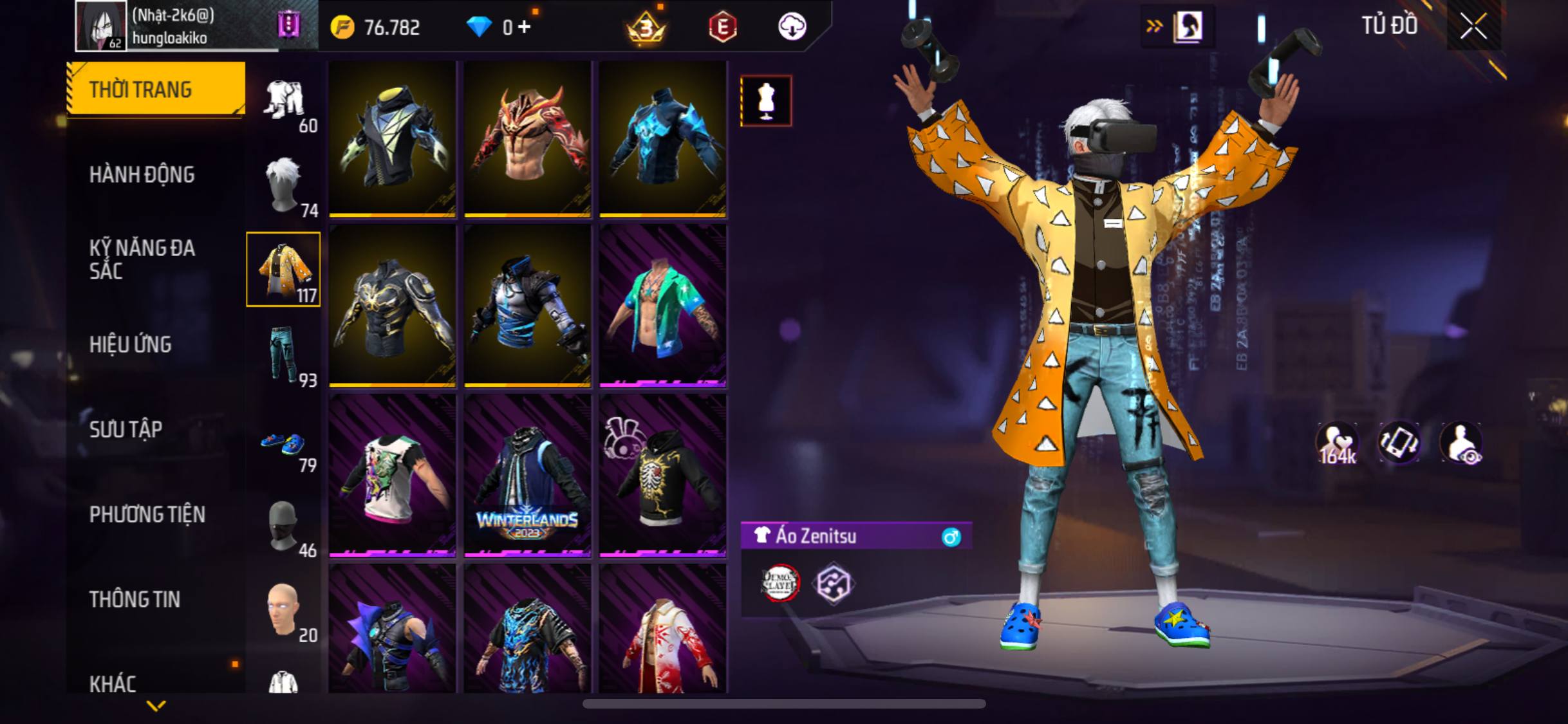
Task: Switch to the Hành Động tab
Action: point(142,175)
